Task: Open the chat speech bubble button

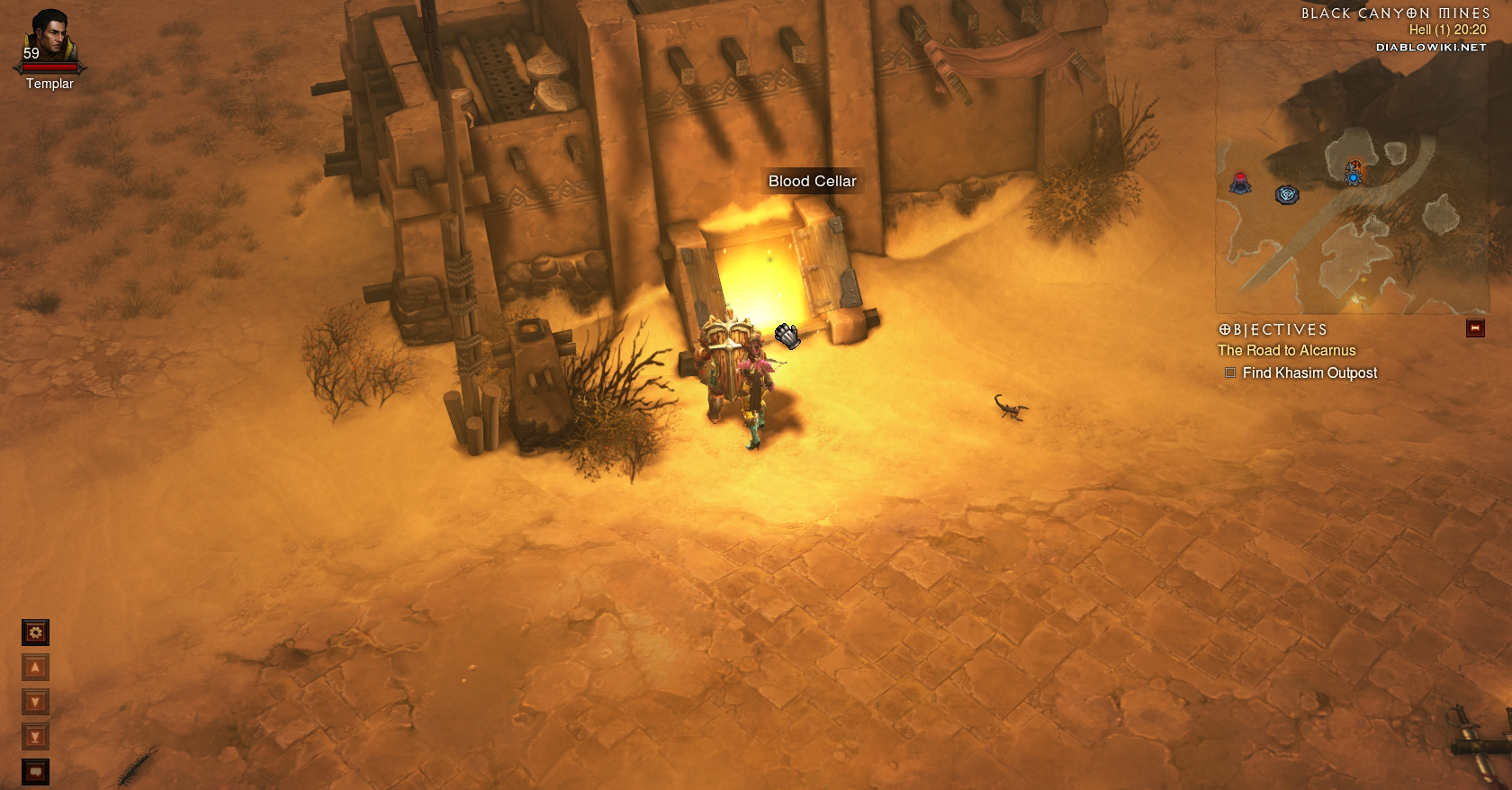Action: (x=35, y=771)
